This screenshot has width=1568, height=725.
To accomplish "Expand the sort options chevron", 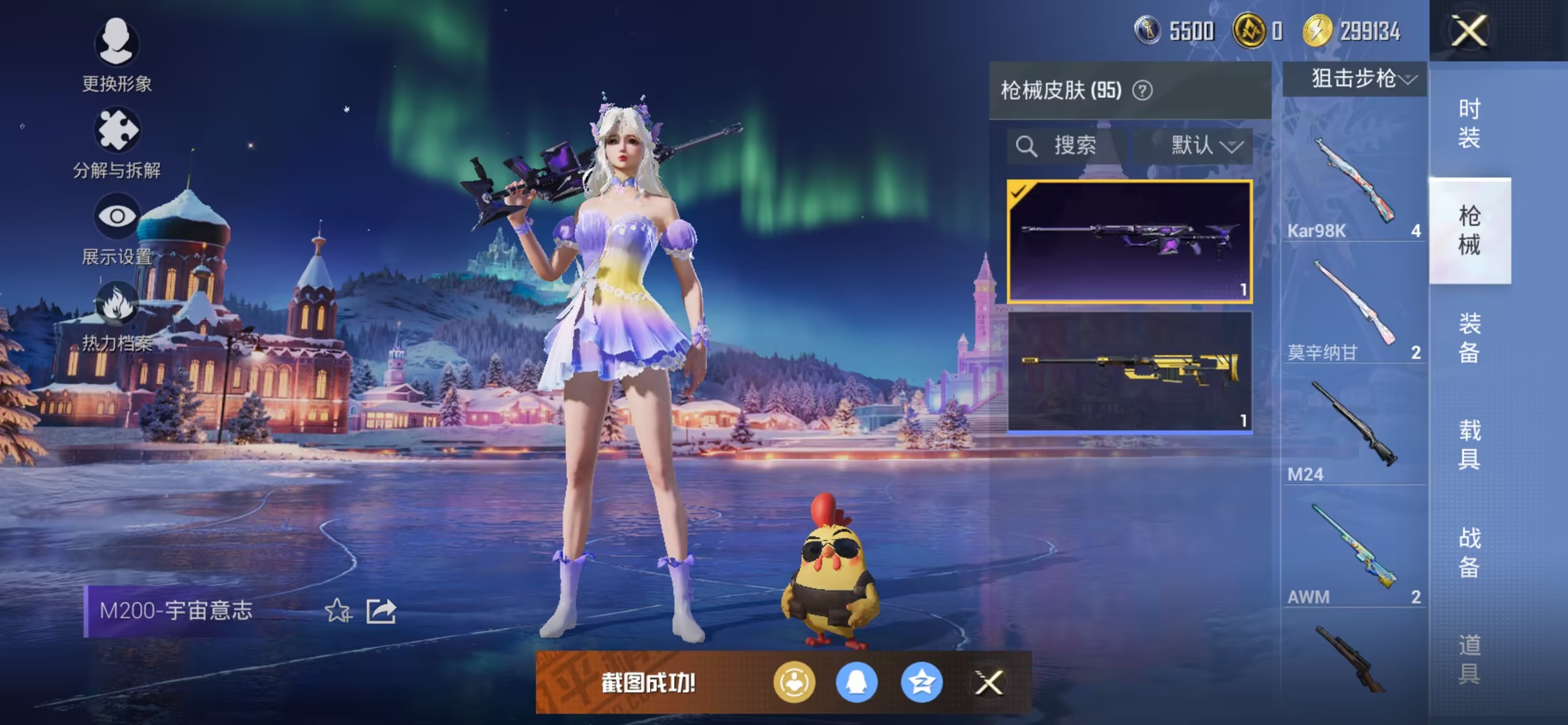I will pyautogui.click(x=1233, y=146).
